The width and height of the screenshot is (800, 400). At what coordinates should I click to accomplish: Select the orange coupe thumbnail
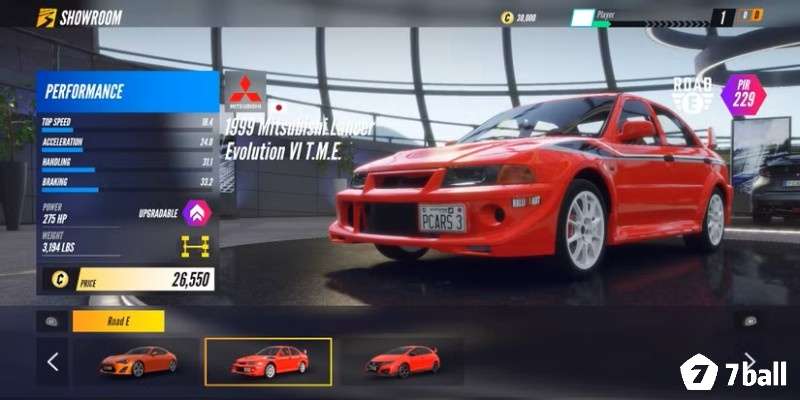138,361
